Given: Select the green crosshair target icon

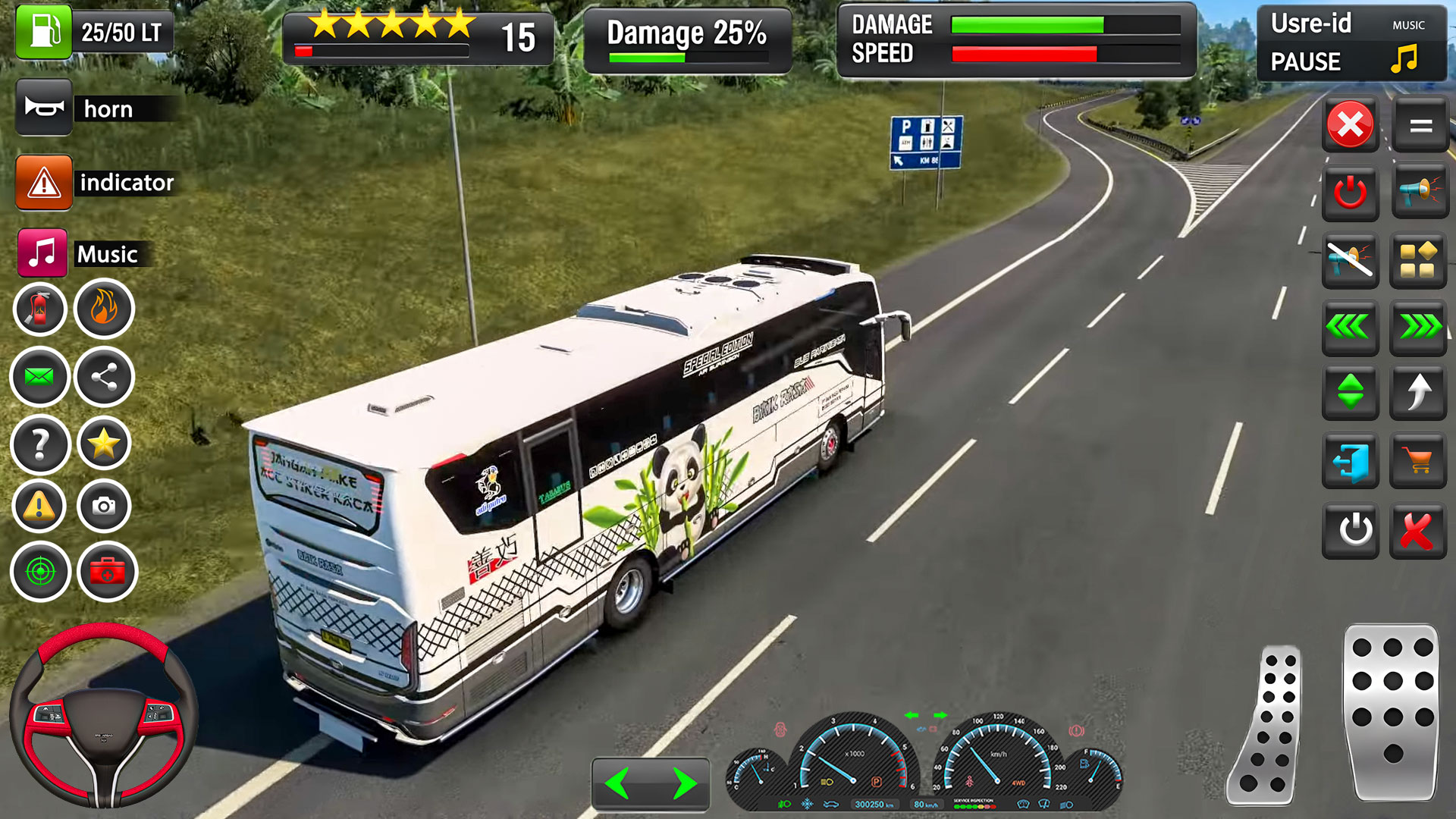Looking at the screenshot, I should [40, 572].
